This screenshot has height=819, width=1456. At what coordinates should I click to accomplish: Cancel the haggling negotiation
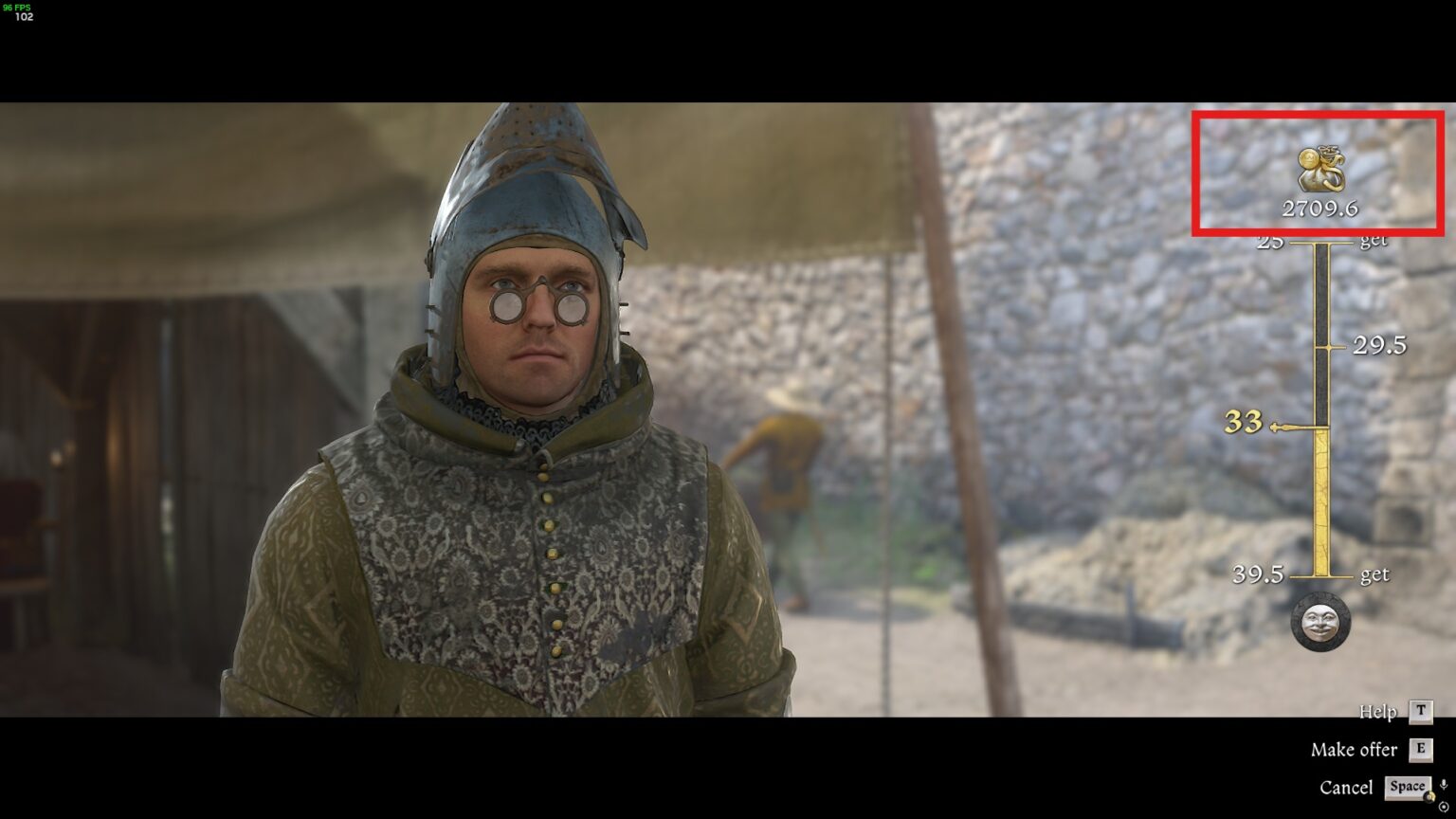pyautogui.click(x=1347, y=787)
